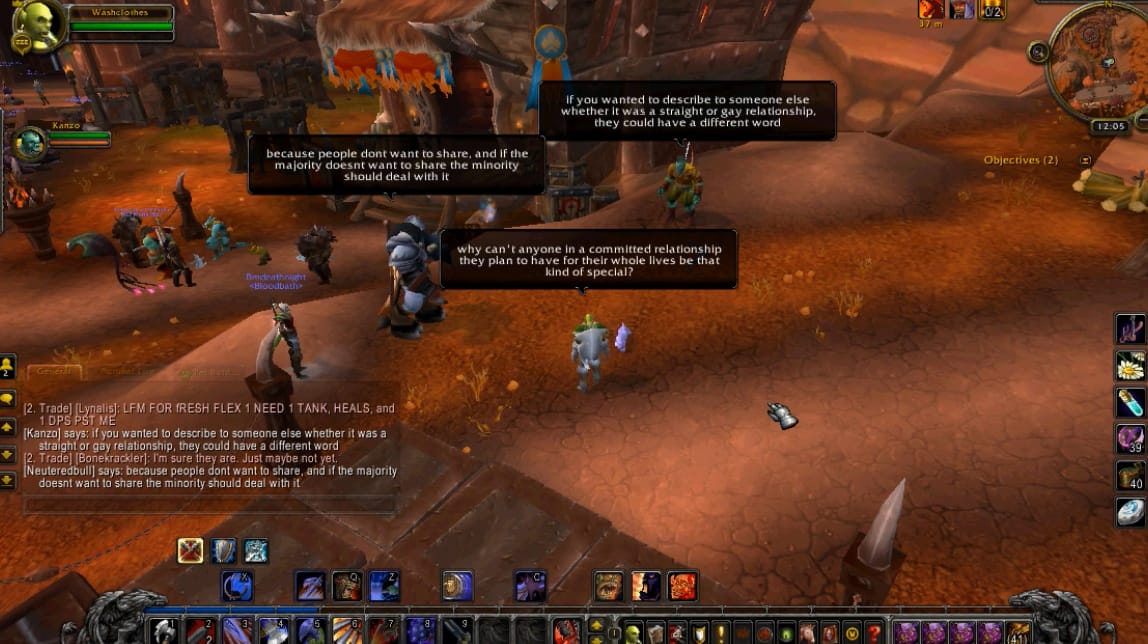Click the Washclothes player portrait

(x=36, y=26)
